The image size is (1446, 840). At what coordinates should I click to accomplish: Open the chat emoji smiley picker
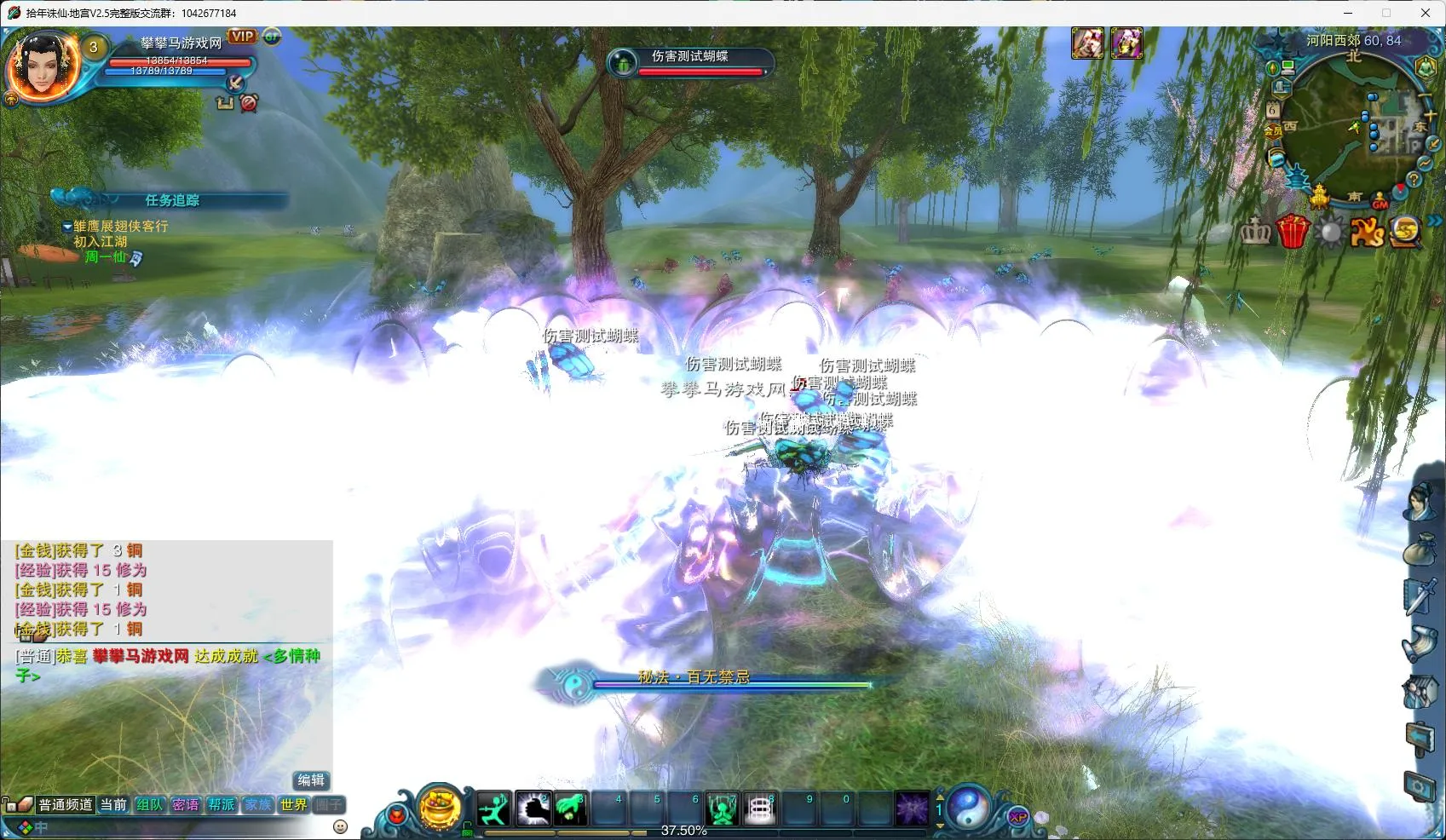(340, 826)
